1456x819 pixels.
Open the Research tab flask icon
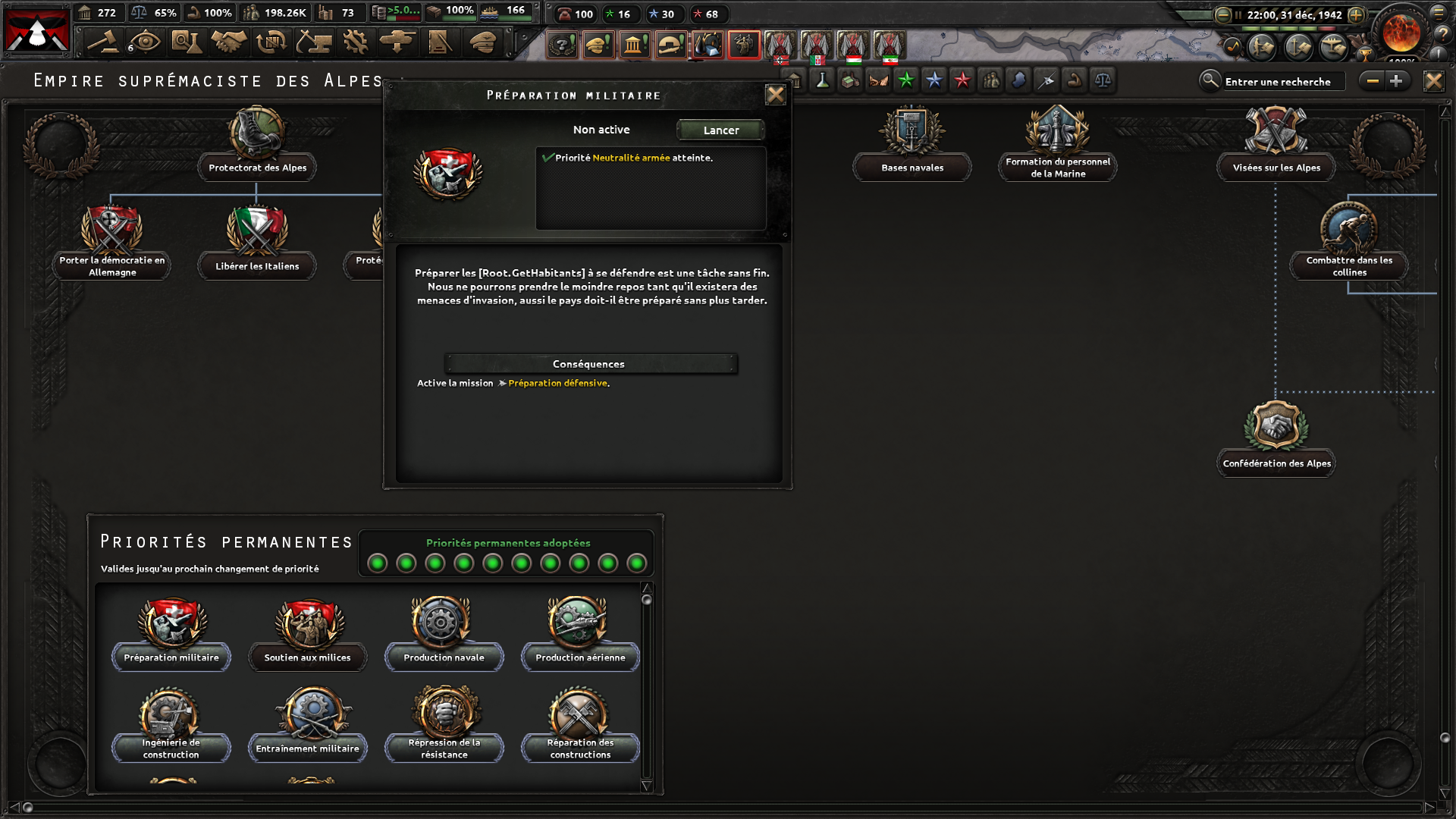186,42
